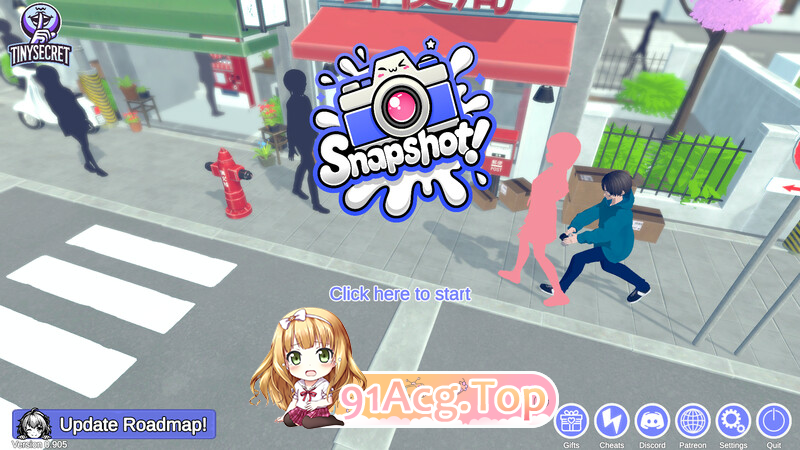Open the Cheats menu
The width and height of the screenshot is (800, 450).
tap(612, 420)
